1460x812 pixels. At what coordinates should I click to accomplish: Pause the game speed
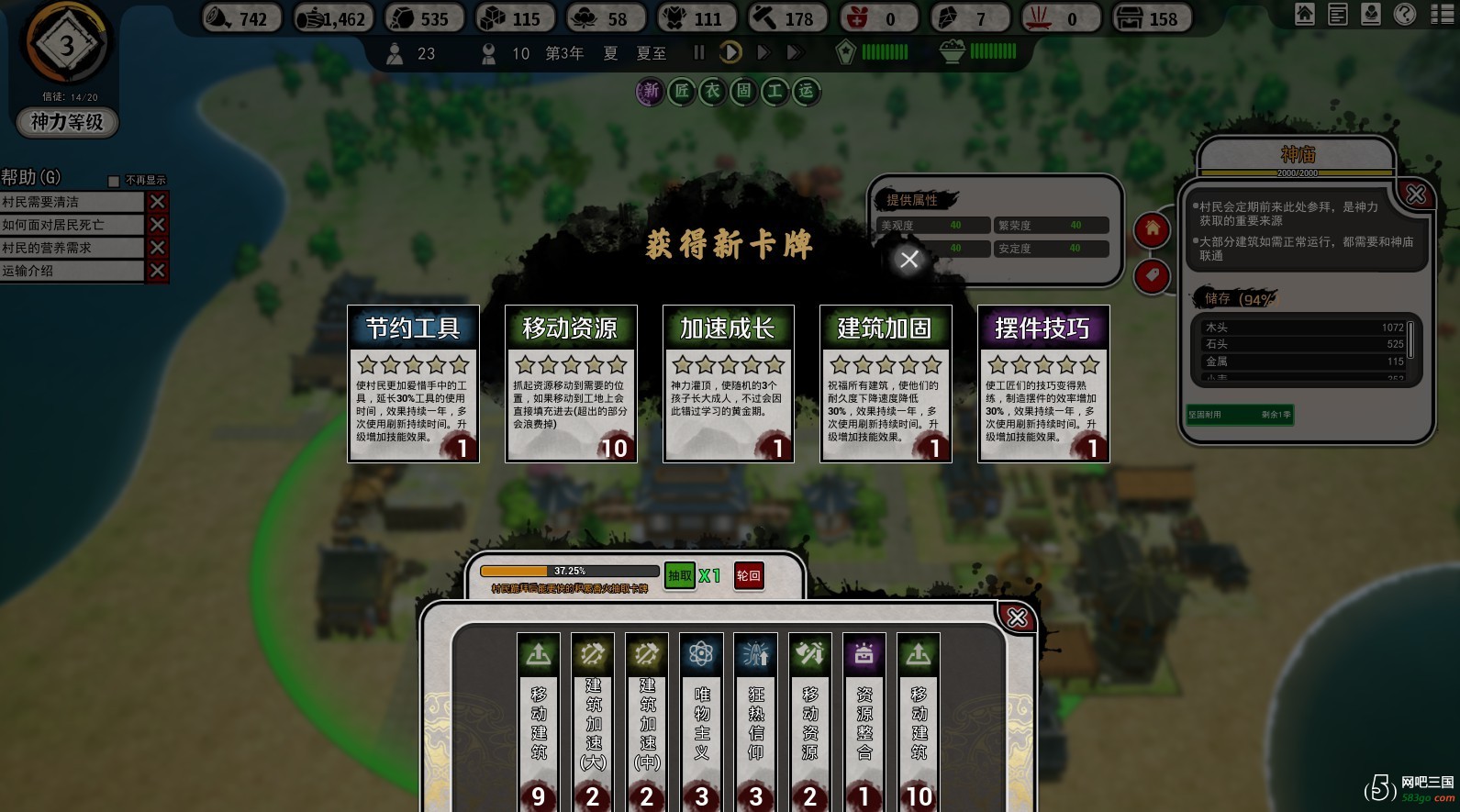point(699,53)
